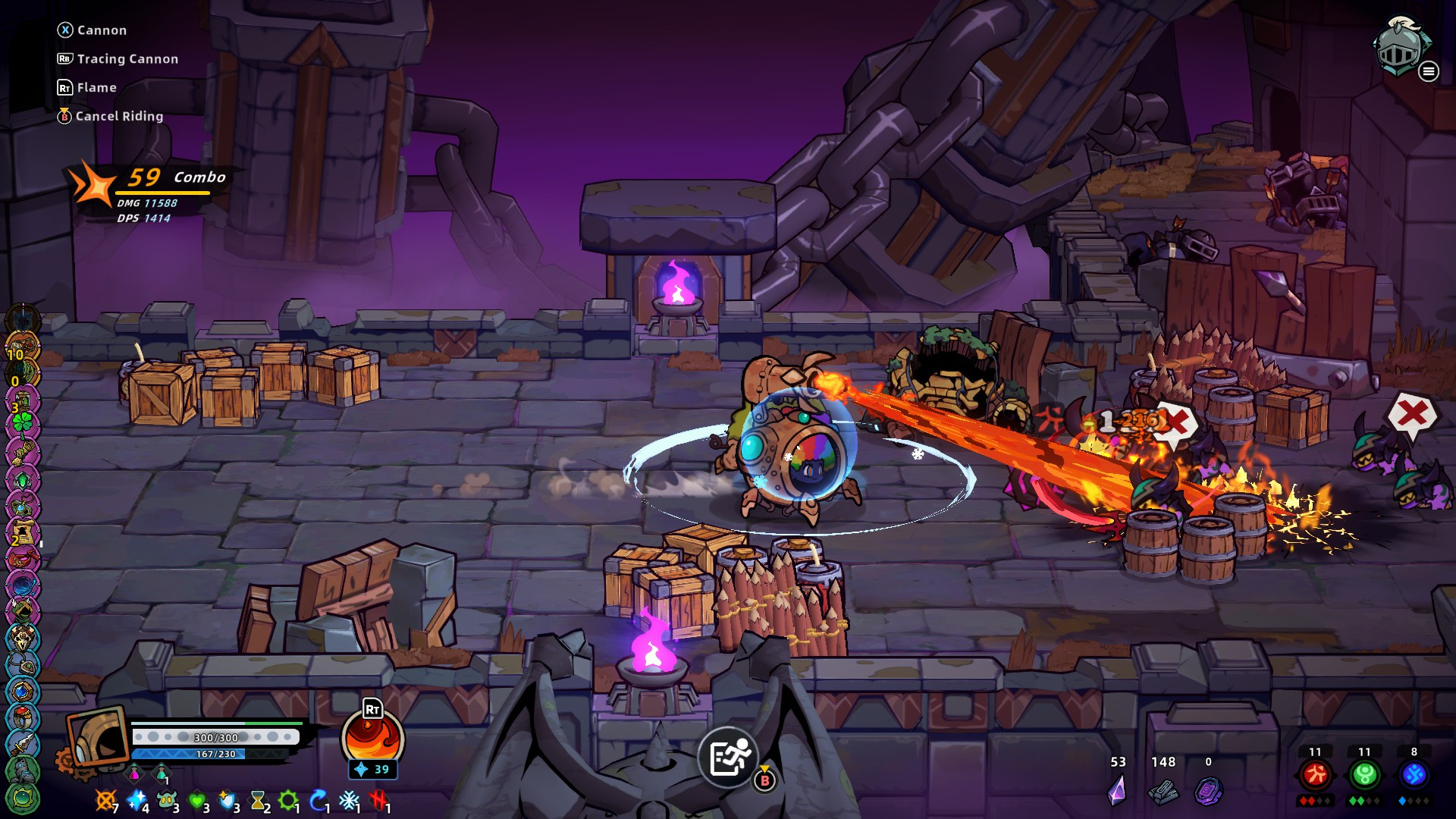Viewport: 1456px width, 819px height.
Task: Inspect the hourglass buff icon
Action: (259, 800)
